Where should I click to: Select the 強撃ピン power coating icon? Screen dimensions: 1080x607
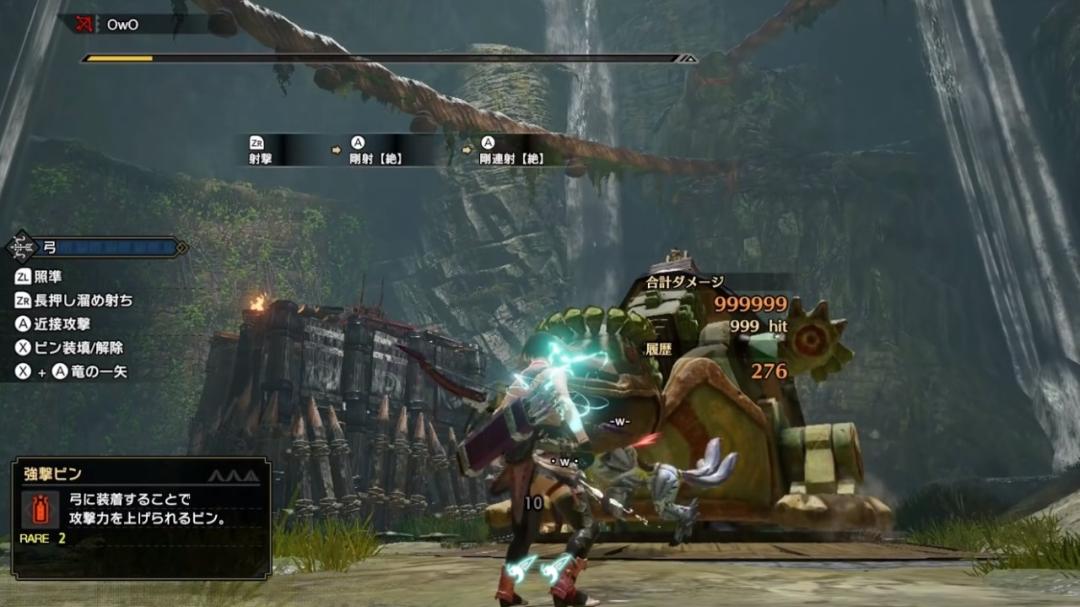[36, 508]
